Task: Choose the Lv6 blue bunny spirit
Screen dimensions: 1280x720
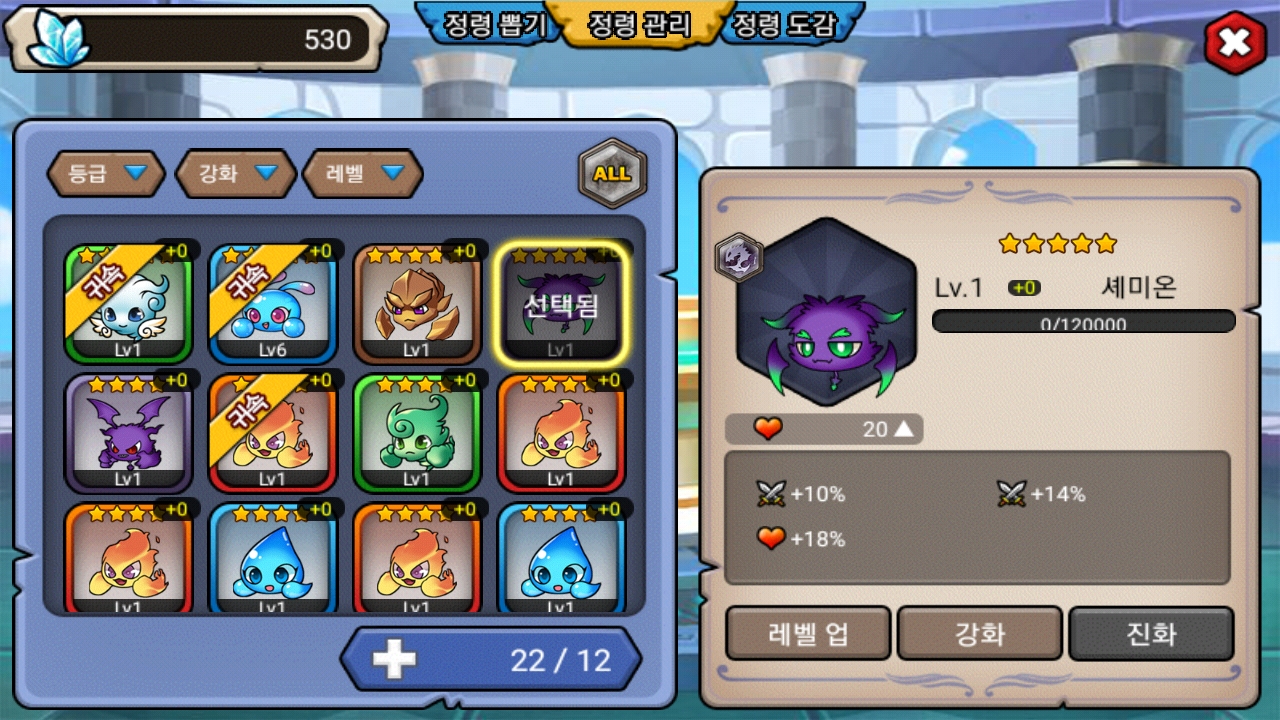Action: [x=272, y=303]
